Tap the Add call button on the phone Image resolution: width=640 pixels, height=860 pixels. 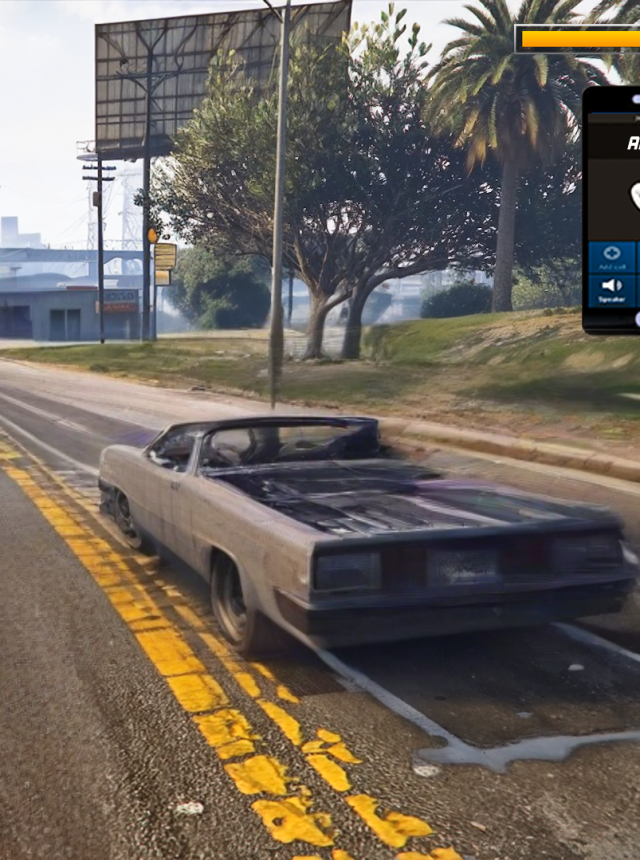tap(612, 258)
